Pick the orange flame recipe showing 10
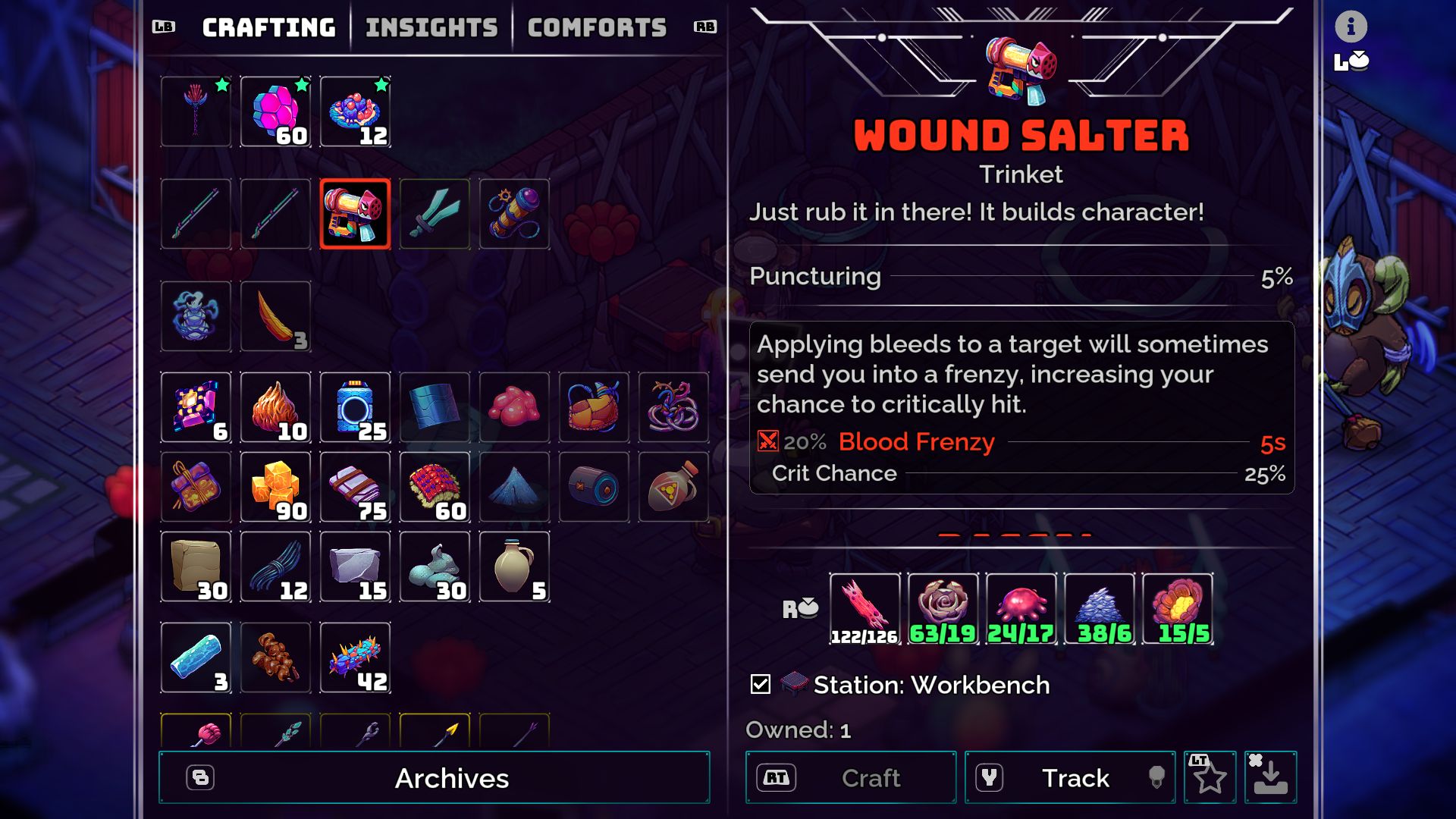1456x819 pixels. coord(275,408)
